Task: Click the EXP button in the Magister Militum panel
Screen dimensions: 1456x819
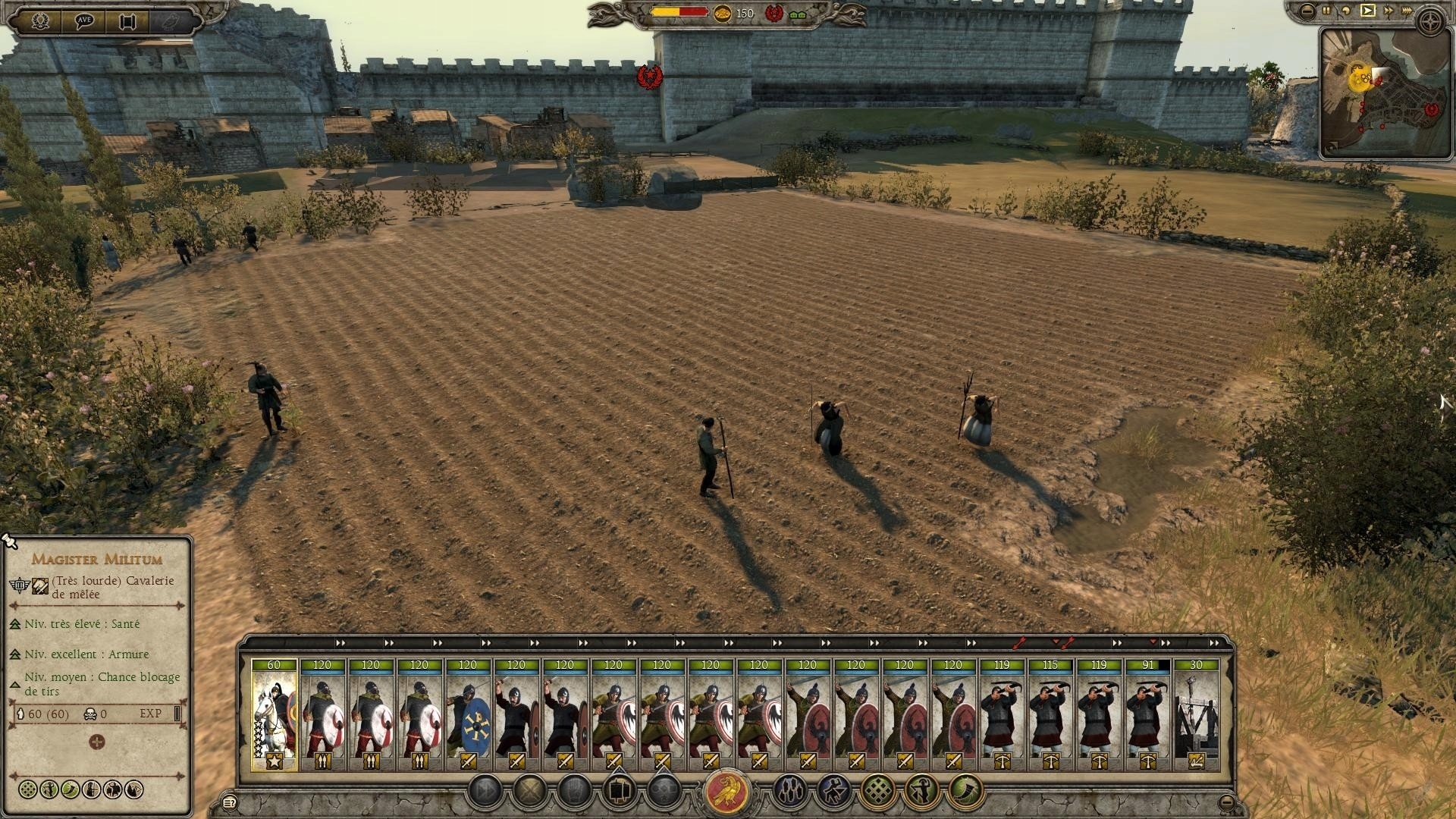Action: 151,714
